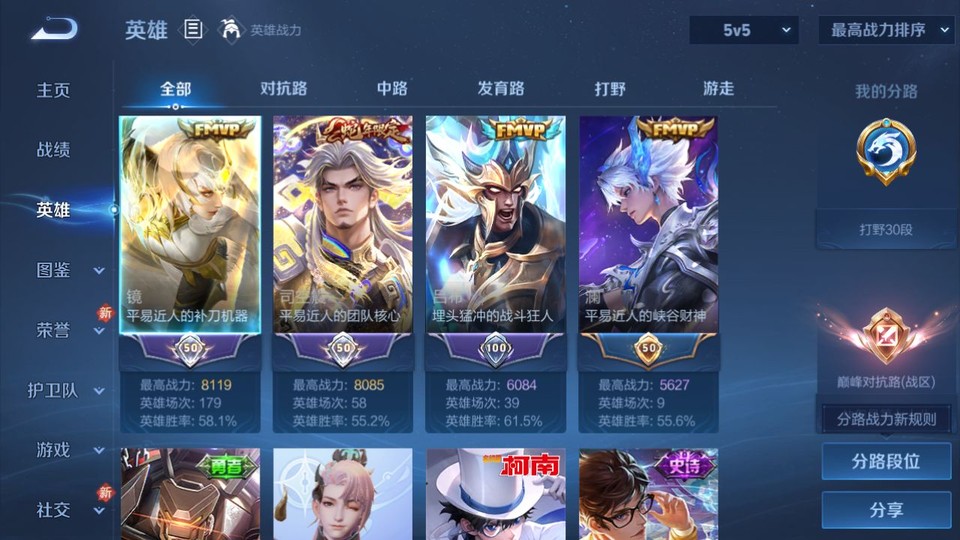
Task: Select the 澜 hero card
Action: [x=648, y=230]
